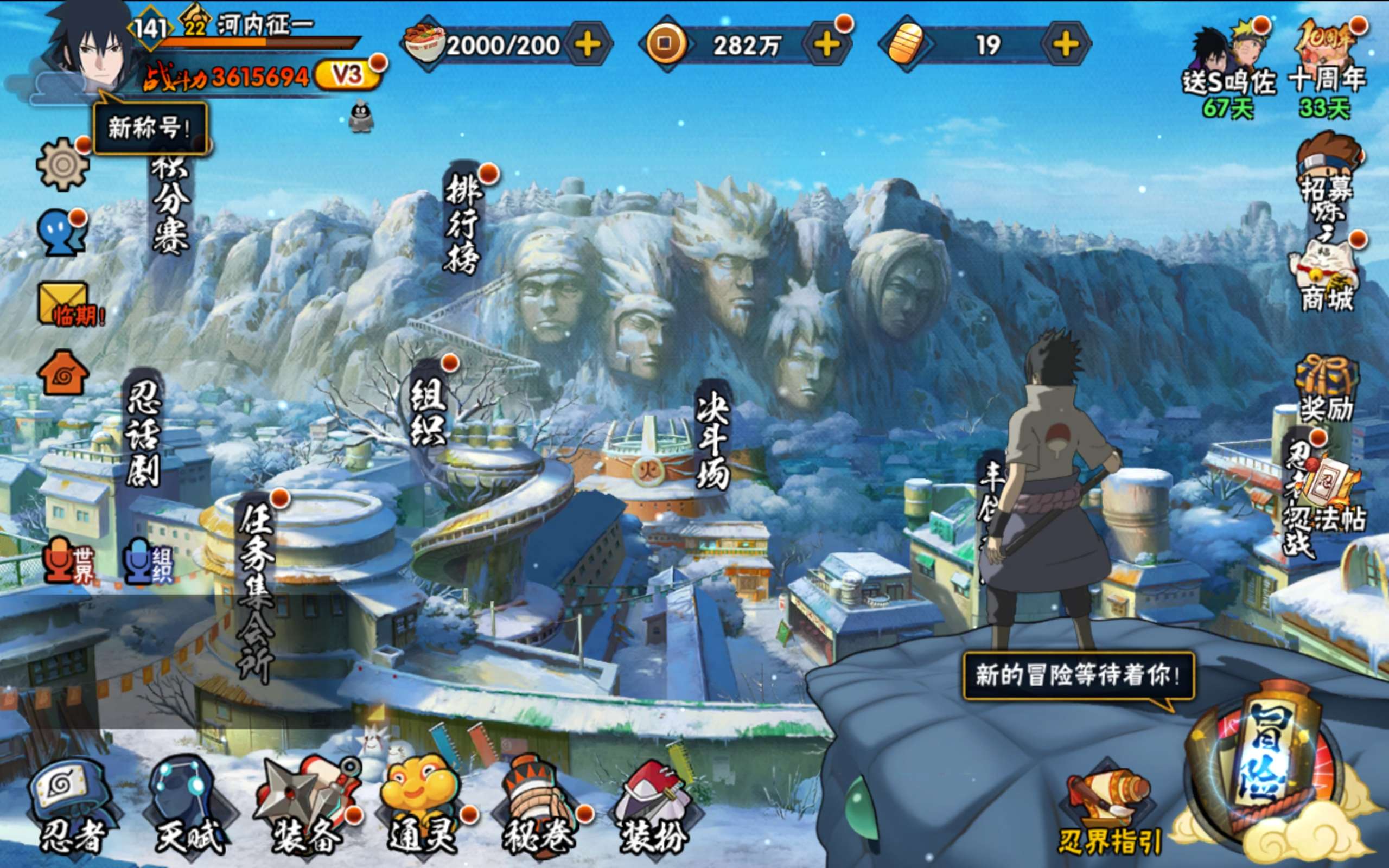This screenshot has height=868, width=1389.
Task: Open the settings gear icon
Action: pos(62,165)
